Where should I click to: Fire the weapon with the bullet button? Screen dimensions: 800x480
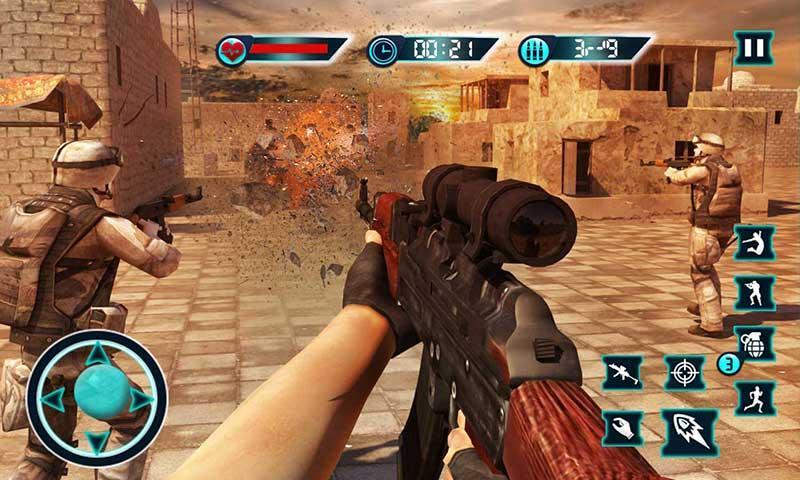pyautogui.click(x=689, y=432)
